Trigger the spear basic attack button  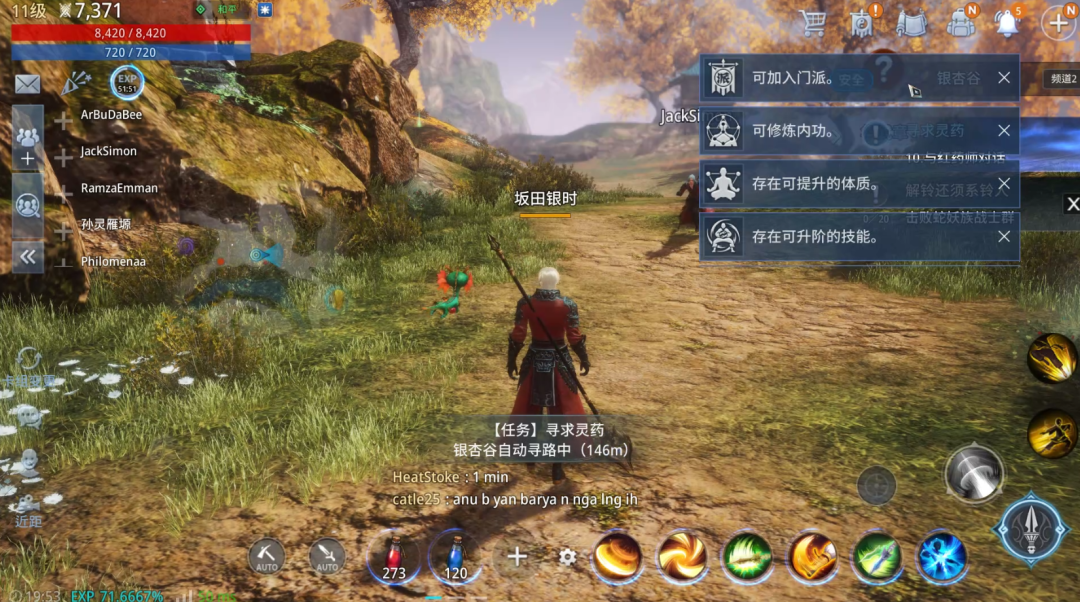click(1031, 528)
